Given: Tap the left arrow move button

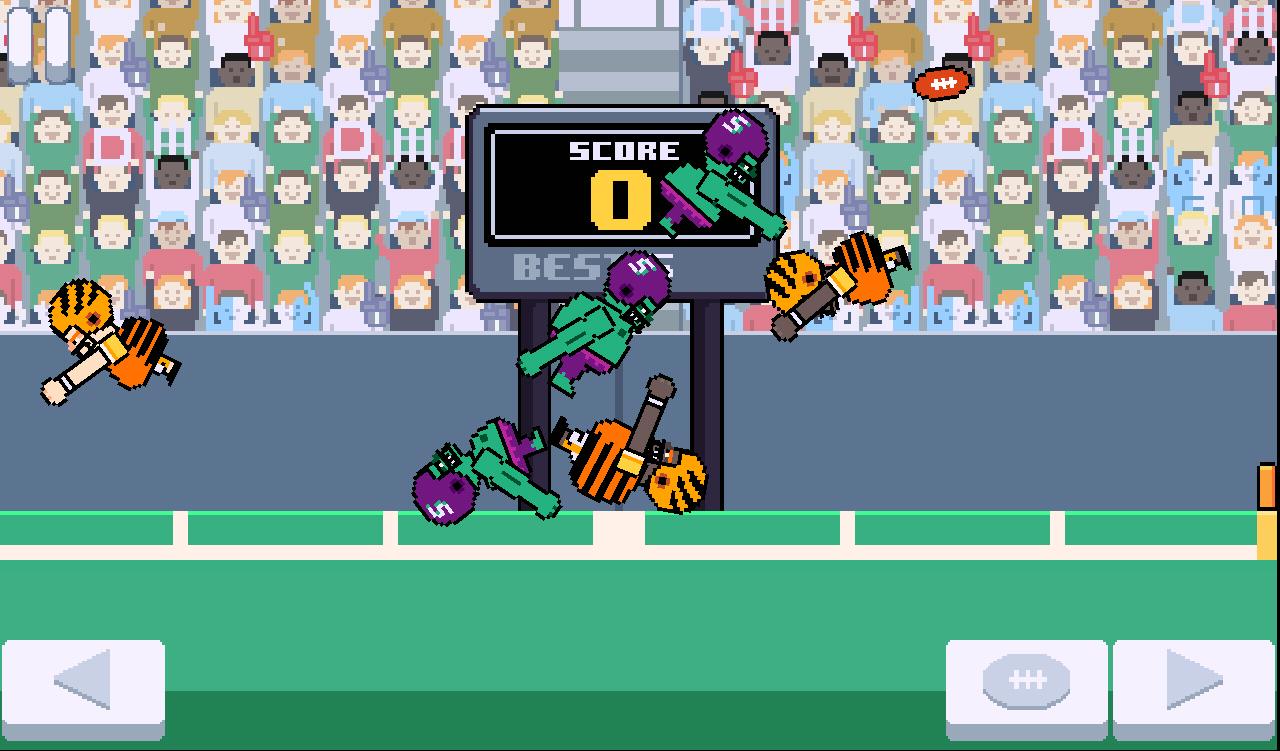Looking at the screenshot, I should point(84,686).
